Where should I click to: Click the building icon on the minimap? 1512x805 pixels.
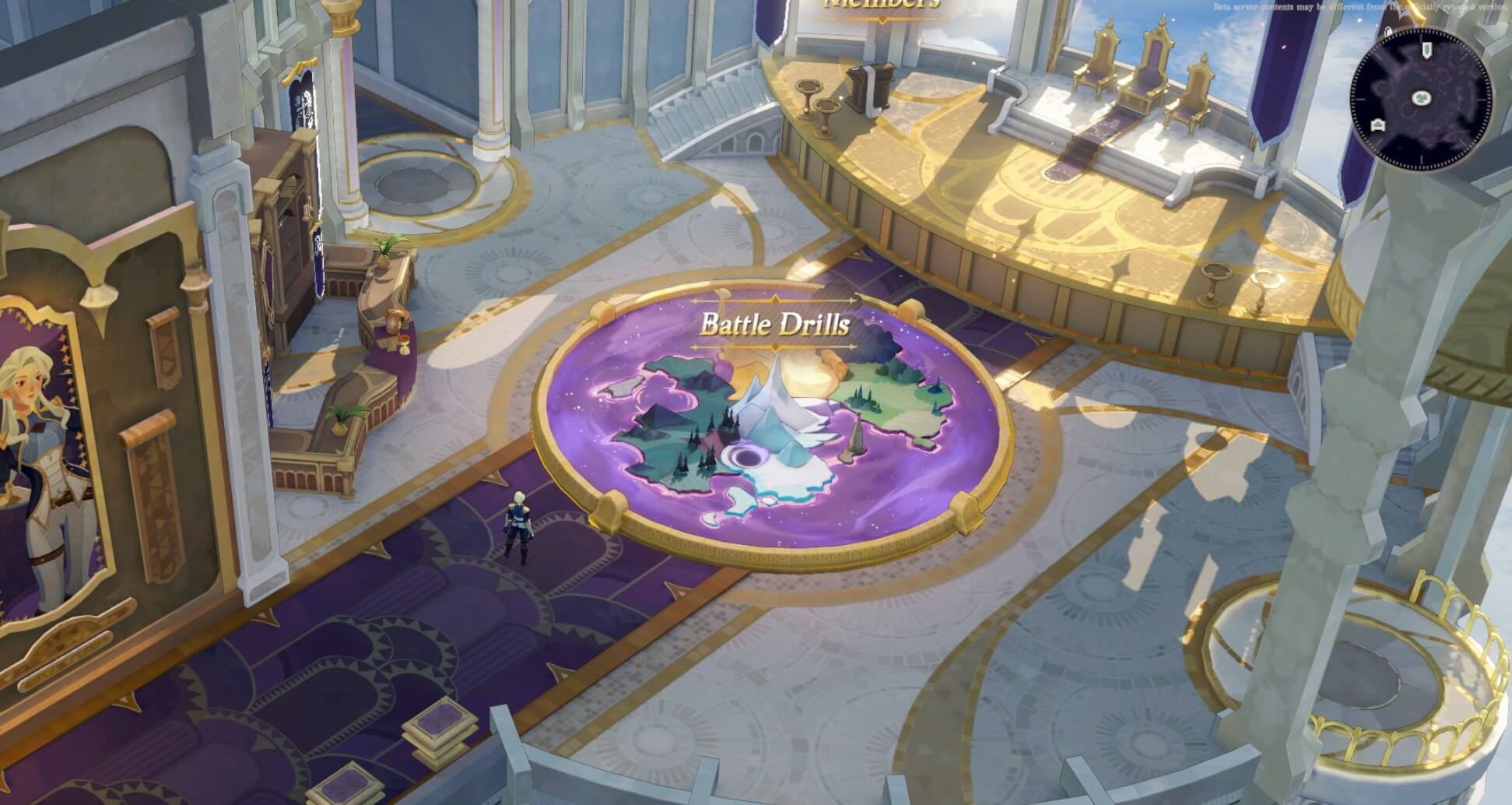tap(1379, 125)
